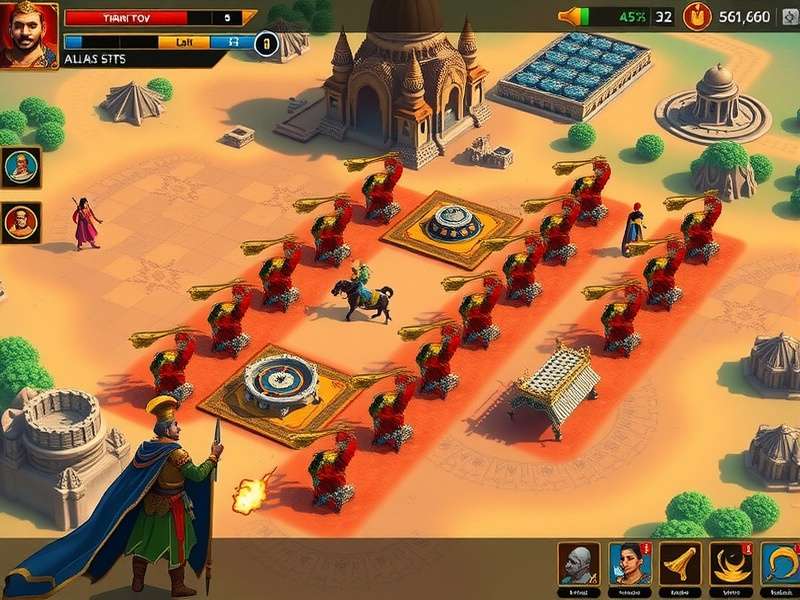Open the king's portrait profile

click(x=29, y=34)
